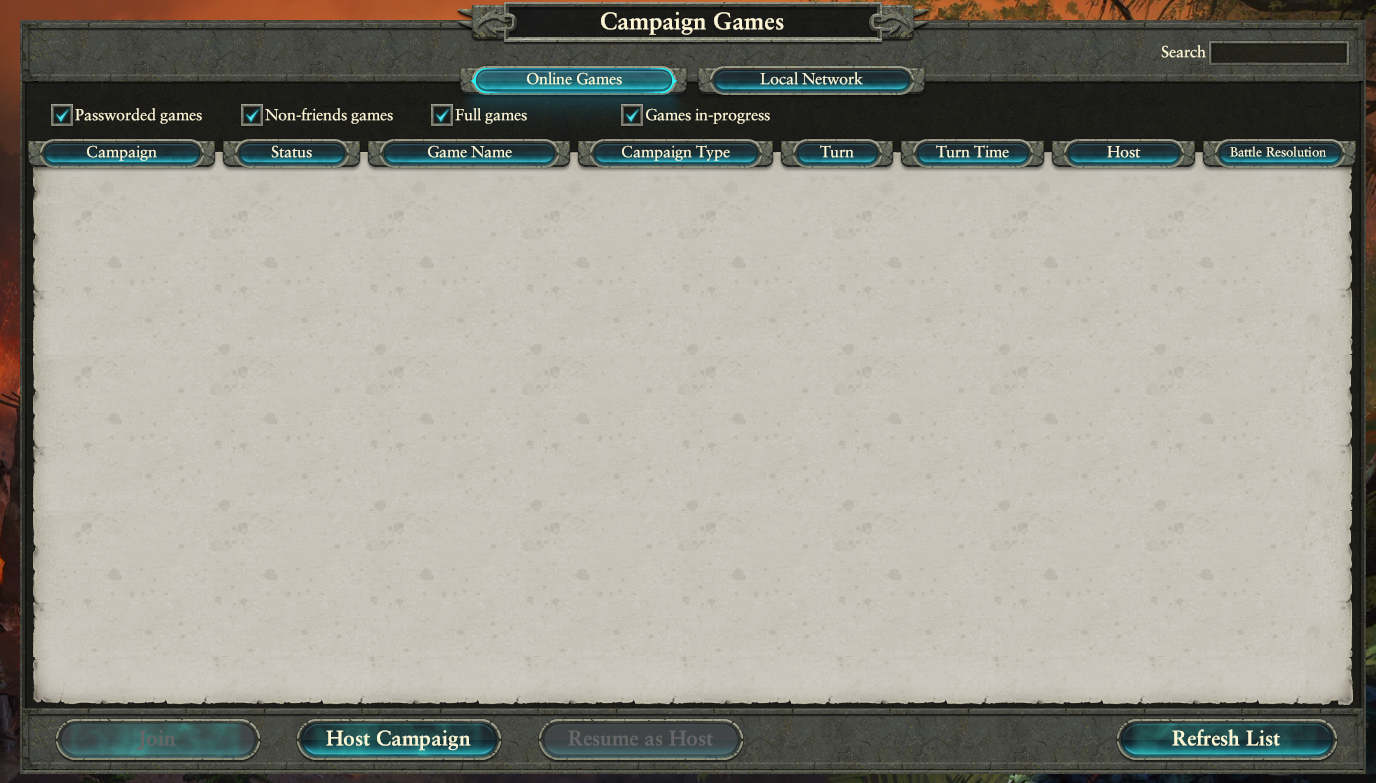Sort the list by Turn column
Screen dimensions: 1376x783
(x=836, y=153)
